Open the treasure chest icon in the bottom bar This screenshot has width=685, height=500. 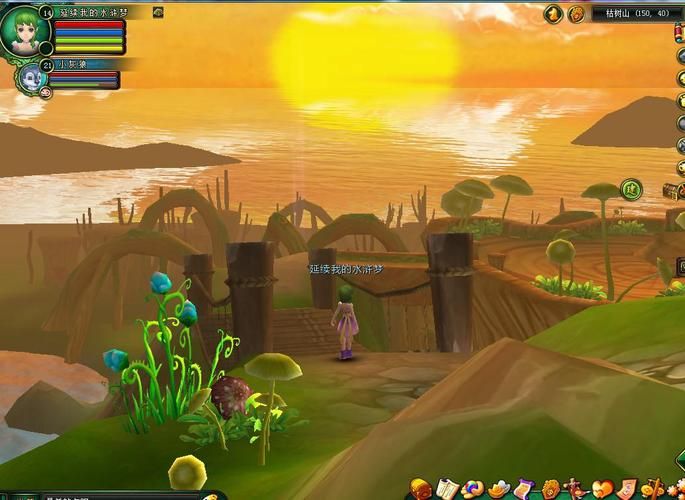420,489
